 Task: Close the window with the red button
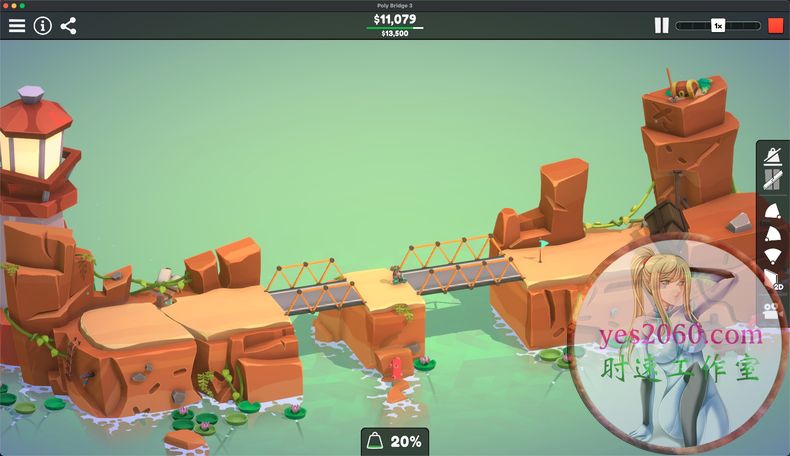pyautogui.click(x=6, y=5)
